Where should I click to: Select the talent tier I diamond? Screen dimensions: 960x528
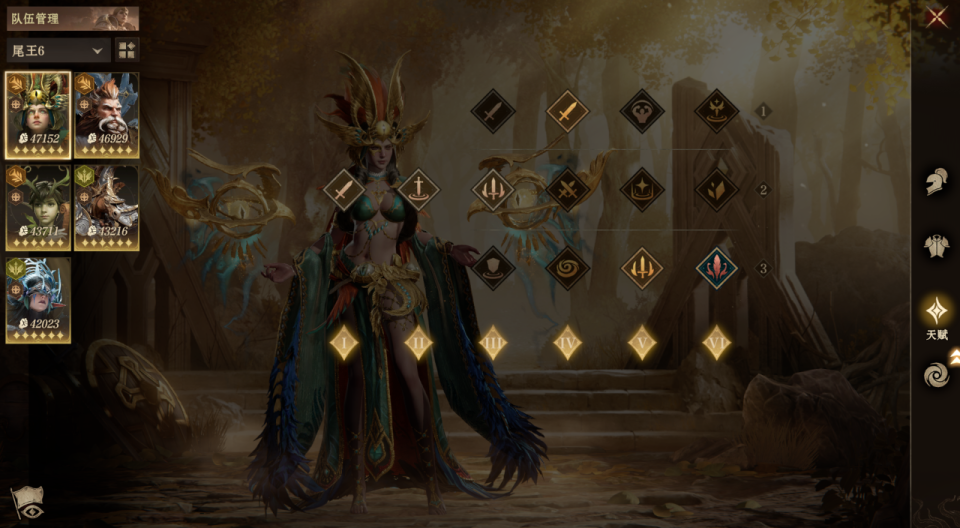tap(344, 343)
